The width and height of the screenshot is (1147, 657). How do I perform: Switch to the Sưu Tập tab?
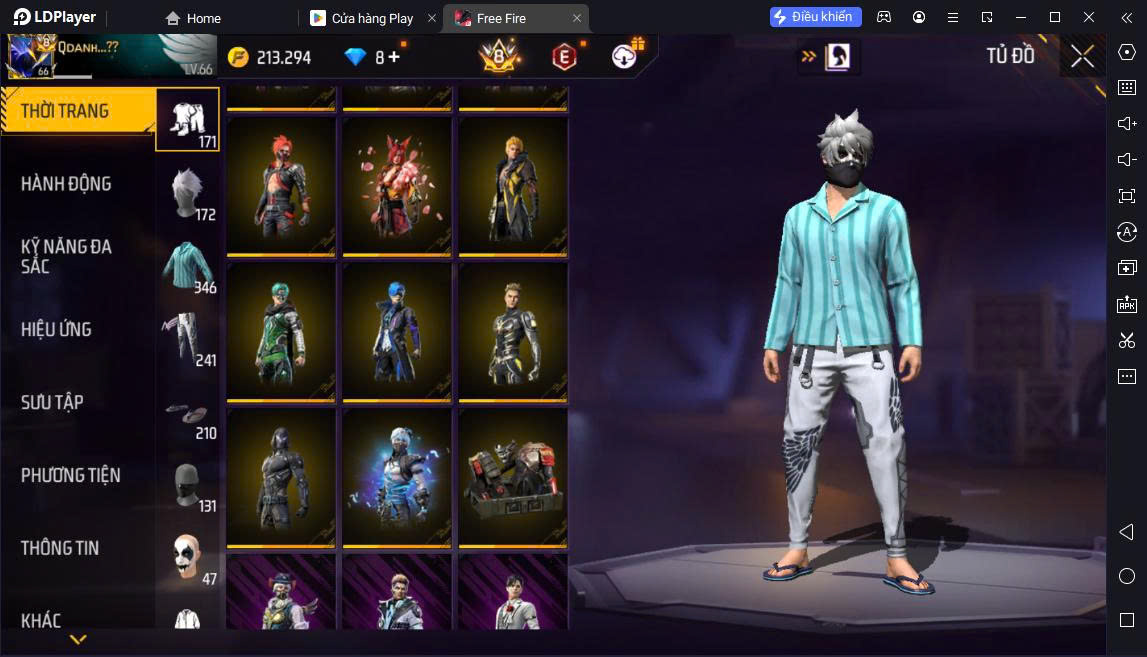tap(52, 402)
